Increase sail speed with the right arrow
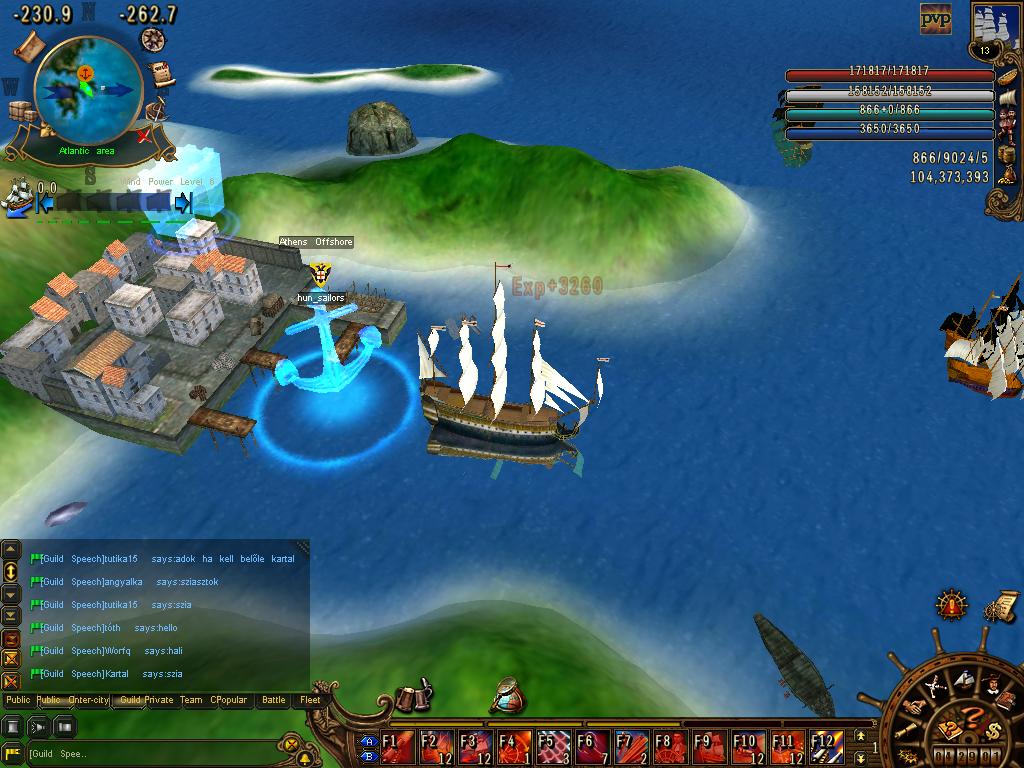This screenshot has height=768, width=1024. (183, 203)
